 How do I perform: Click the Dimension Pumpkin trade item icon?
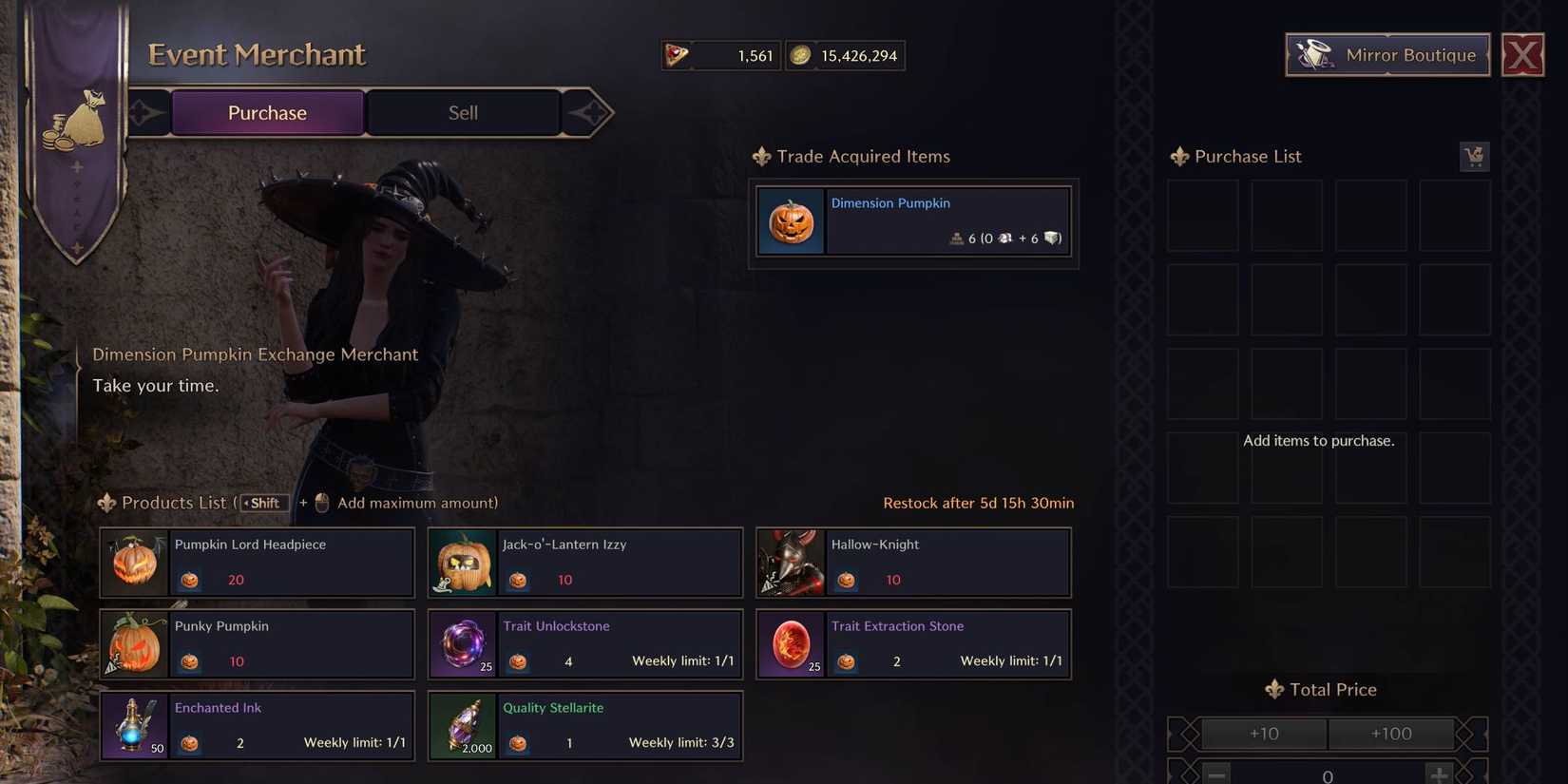click(x=791, y=220)
